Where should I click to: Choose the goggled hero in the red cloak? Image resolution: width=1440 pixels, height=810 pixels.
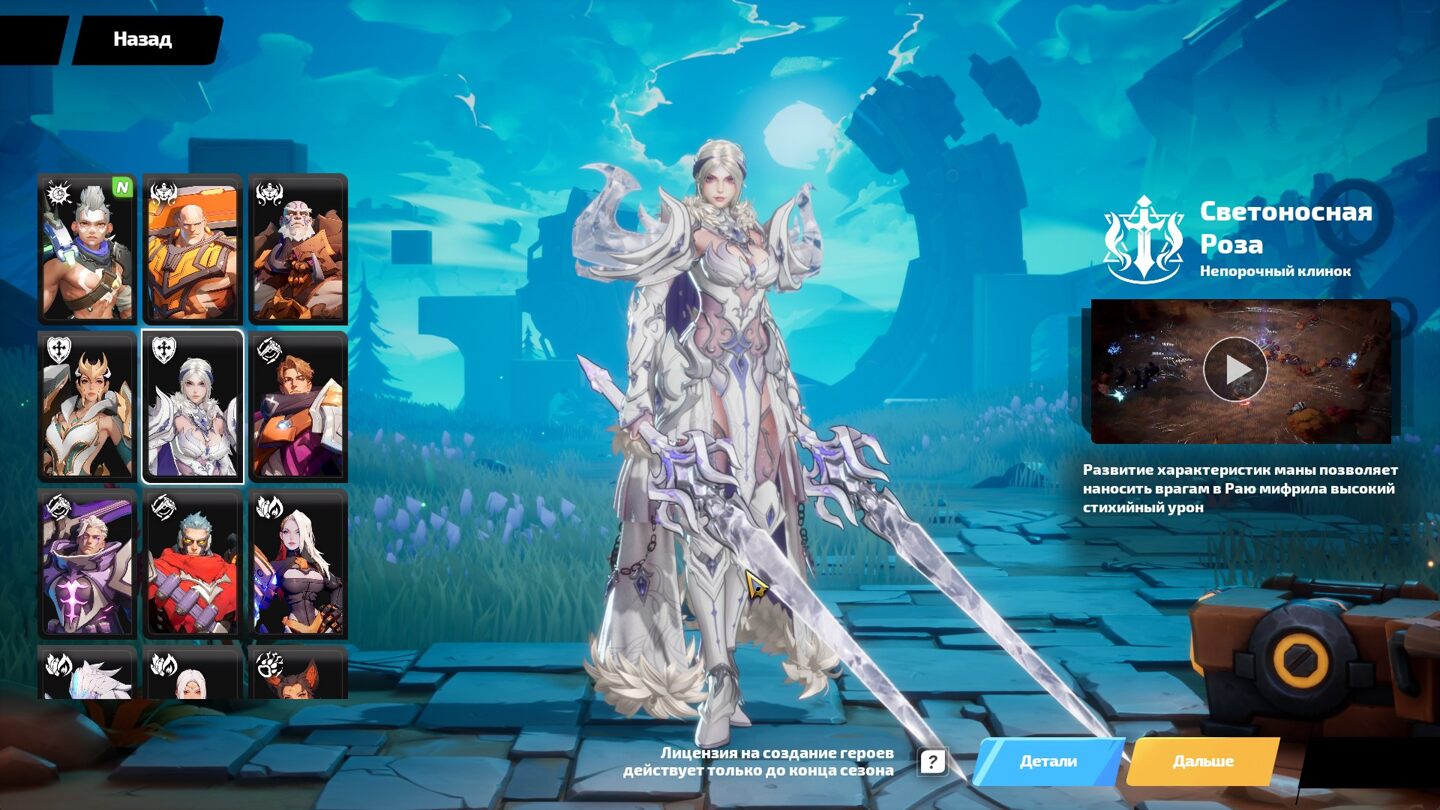[193, 563]
